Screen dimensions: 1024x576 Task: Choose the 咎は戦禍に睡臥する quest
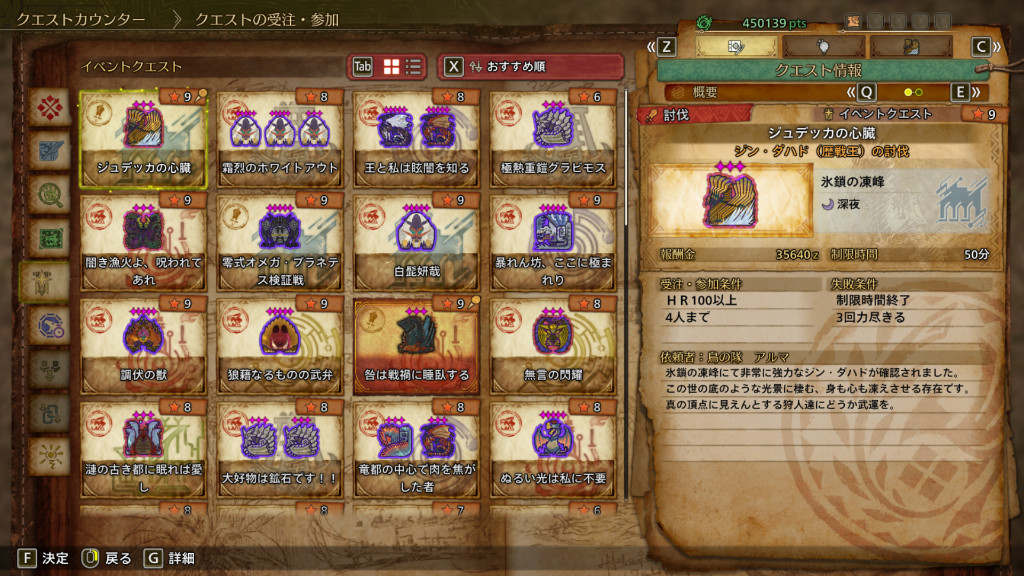416,346
